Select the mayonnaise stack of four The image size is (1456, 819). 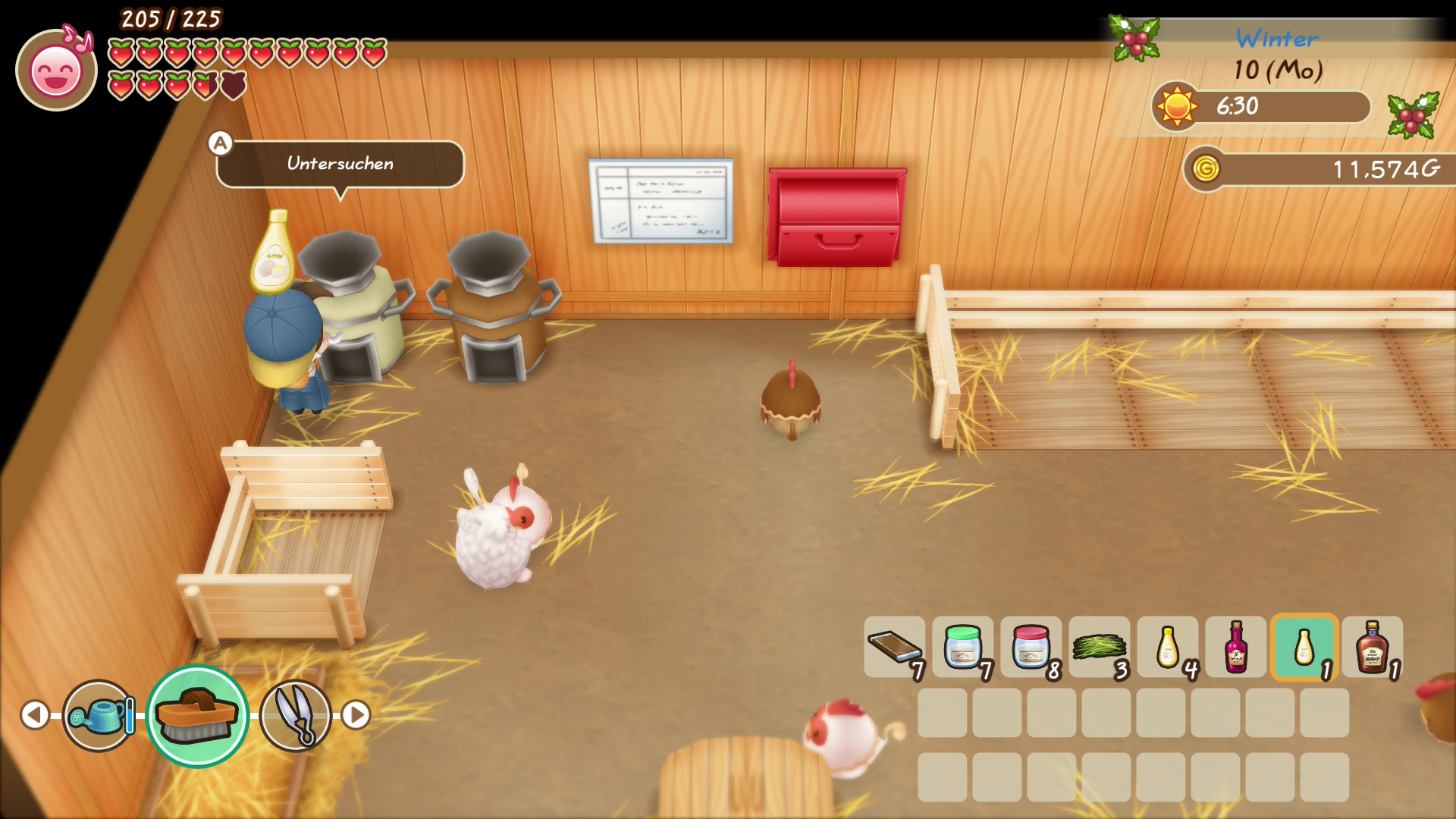point(1168,647)
